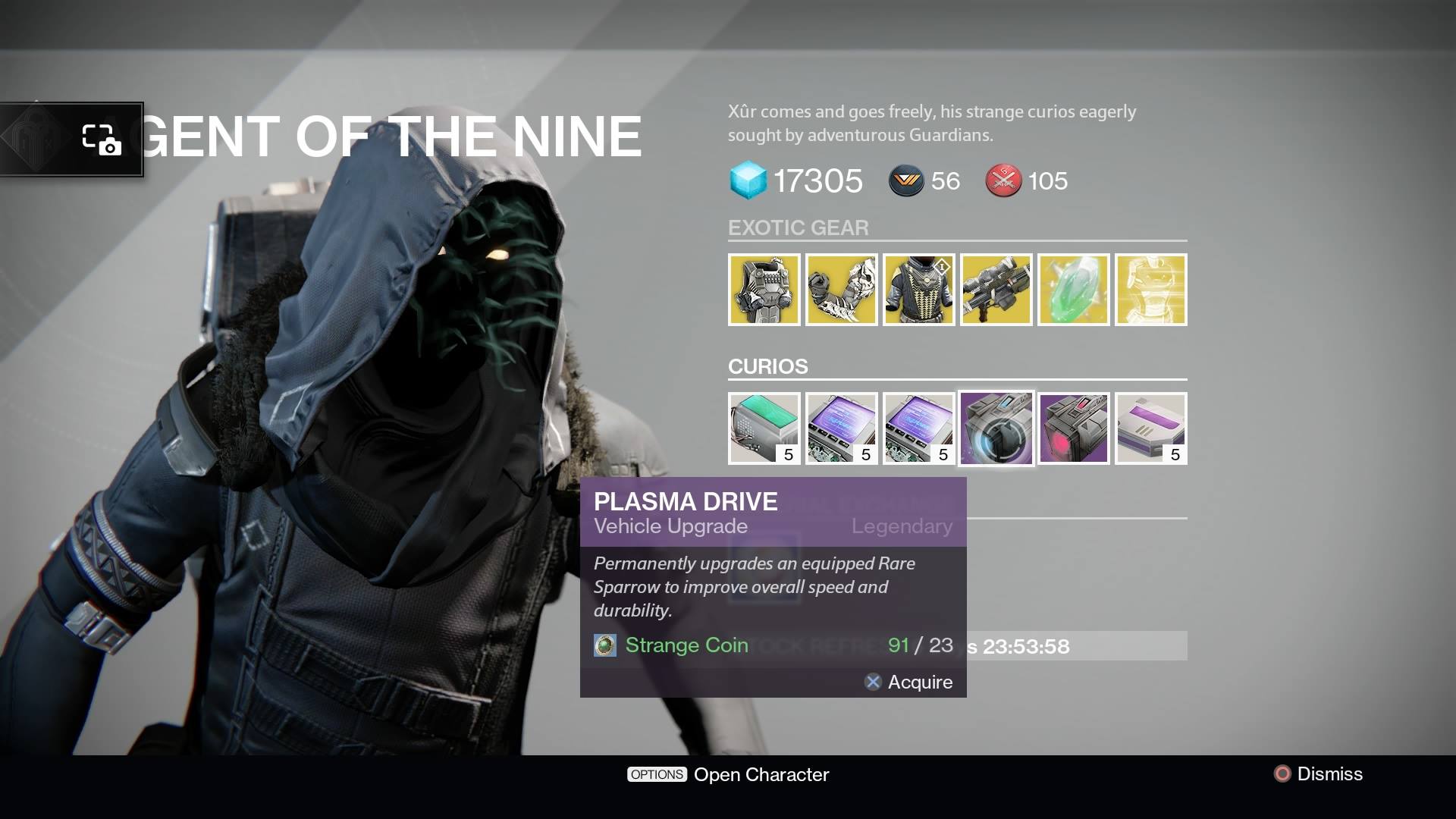Collapse the Material Exchange section divider
Screen dimensions: 1456x819
834,505
